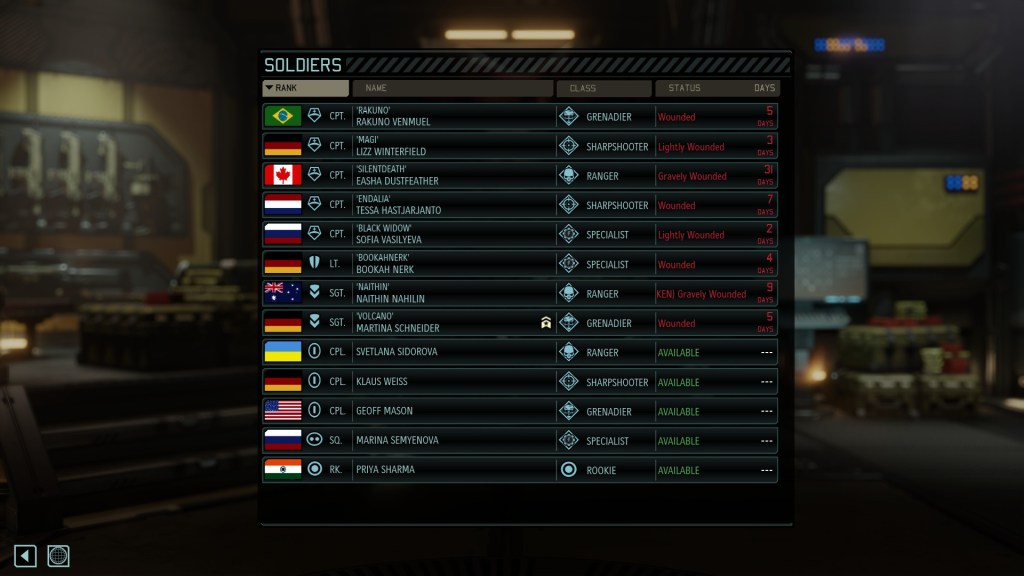Viewport: 1024px width, 576px height.
Task: Sort soldiers by the Rank column
Action: point(305,88)
